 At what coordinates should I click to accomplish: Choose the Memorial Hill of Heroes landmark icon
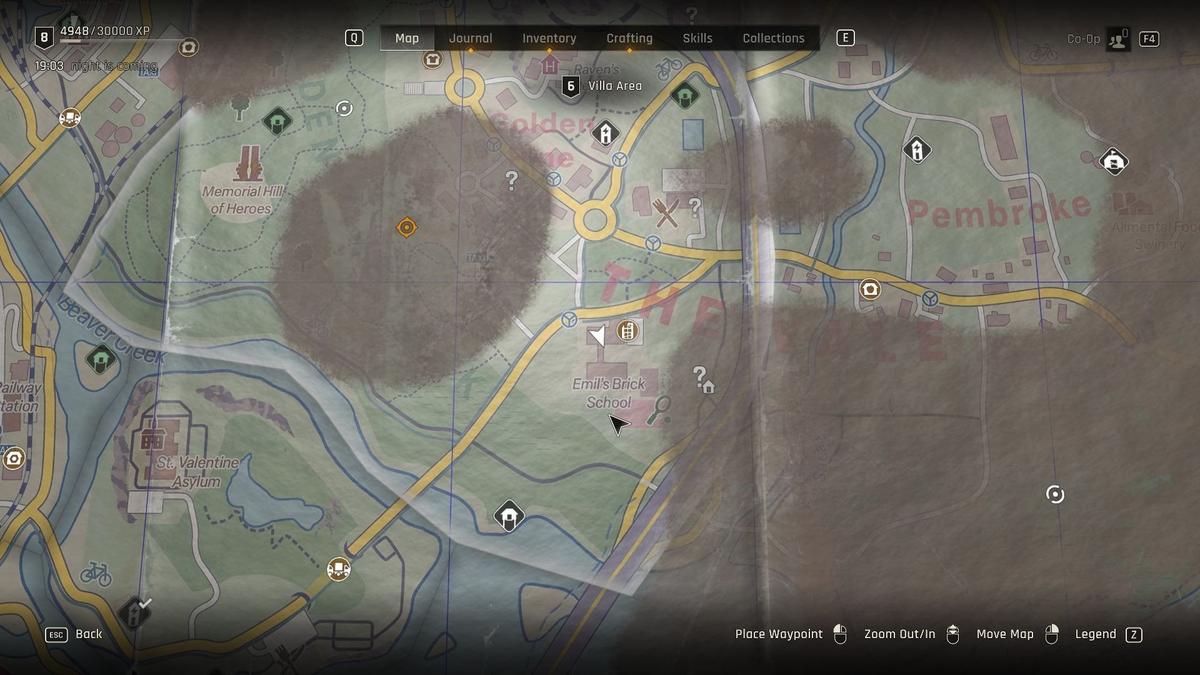[249, 164]
